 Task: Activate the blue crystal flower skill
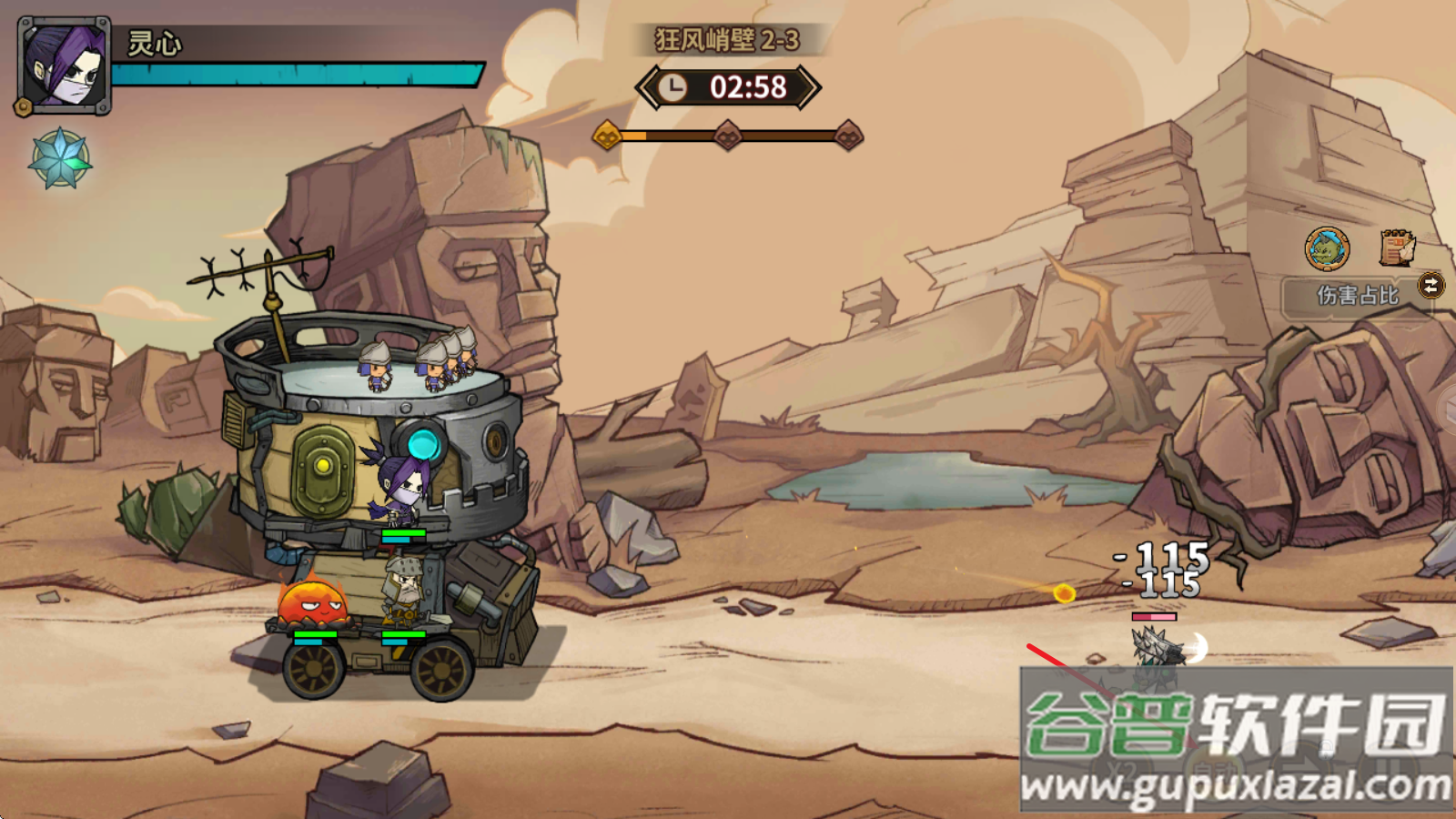60,159
